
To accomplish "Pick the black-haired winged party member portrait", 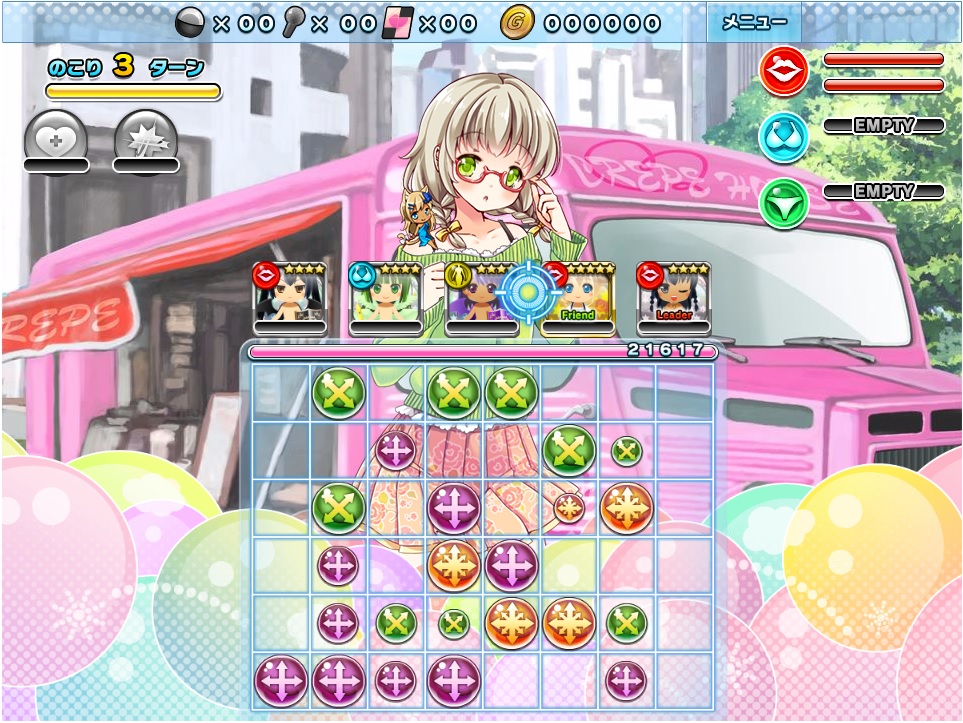I will point(290,298).
